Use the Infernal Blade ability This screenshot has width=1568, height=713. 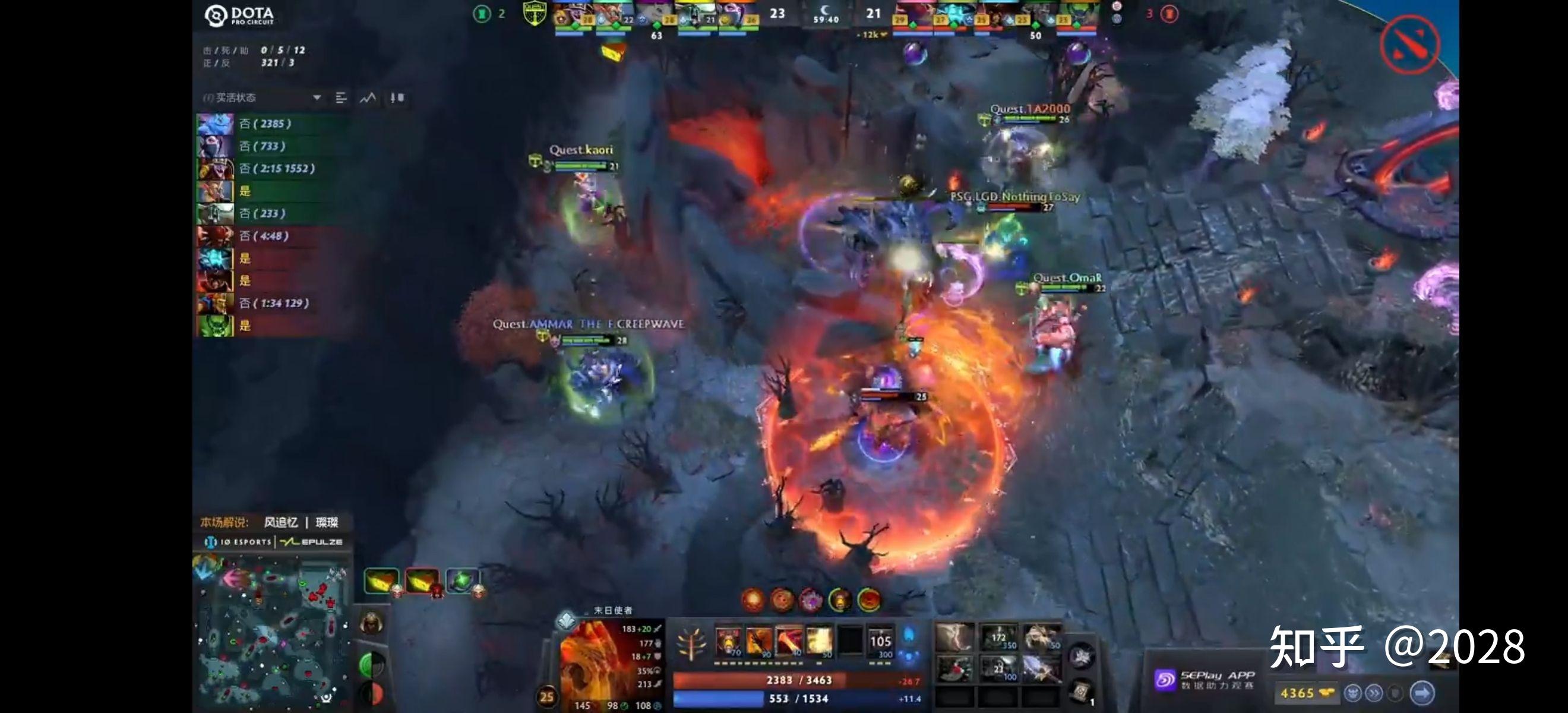[x=789, y=642]
